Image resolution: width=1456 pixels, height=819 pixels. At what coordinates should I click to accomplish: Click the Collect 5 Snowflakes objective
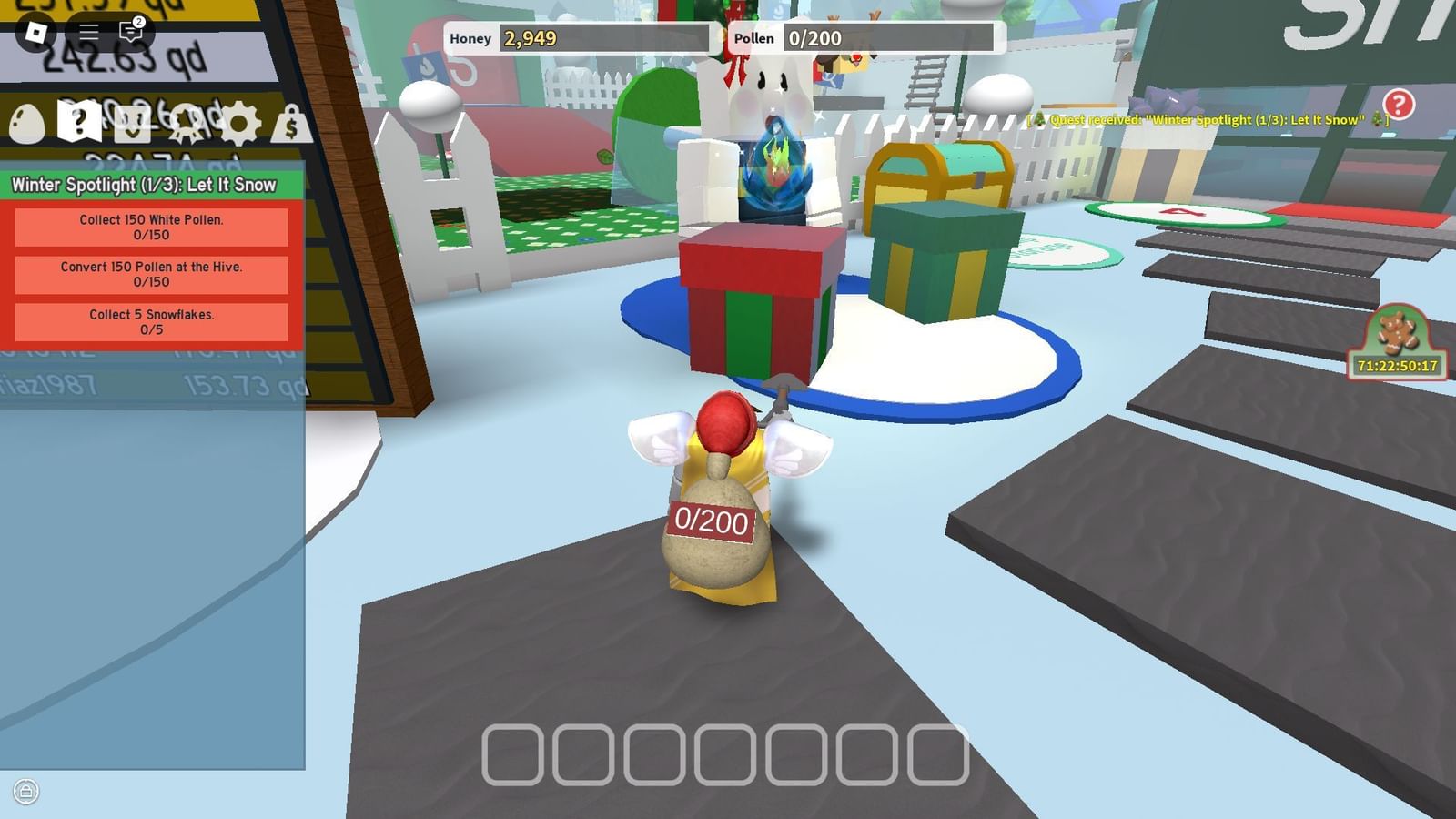pyautogui.click(x=149, y=323)
